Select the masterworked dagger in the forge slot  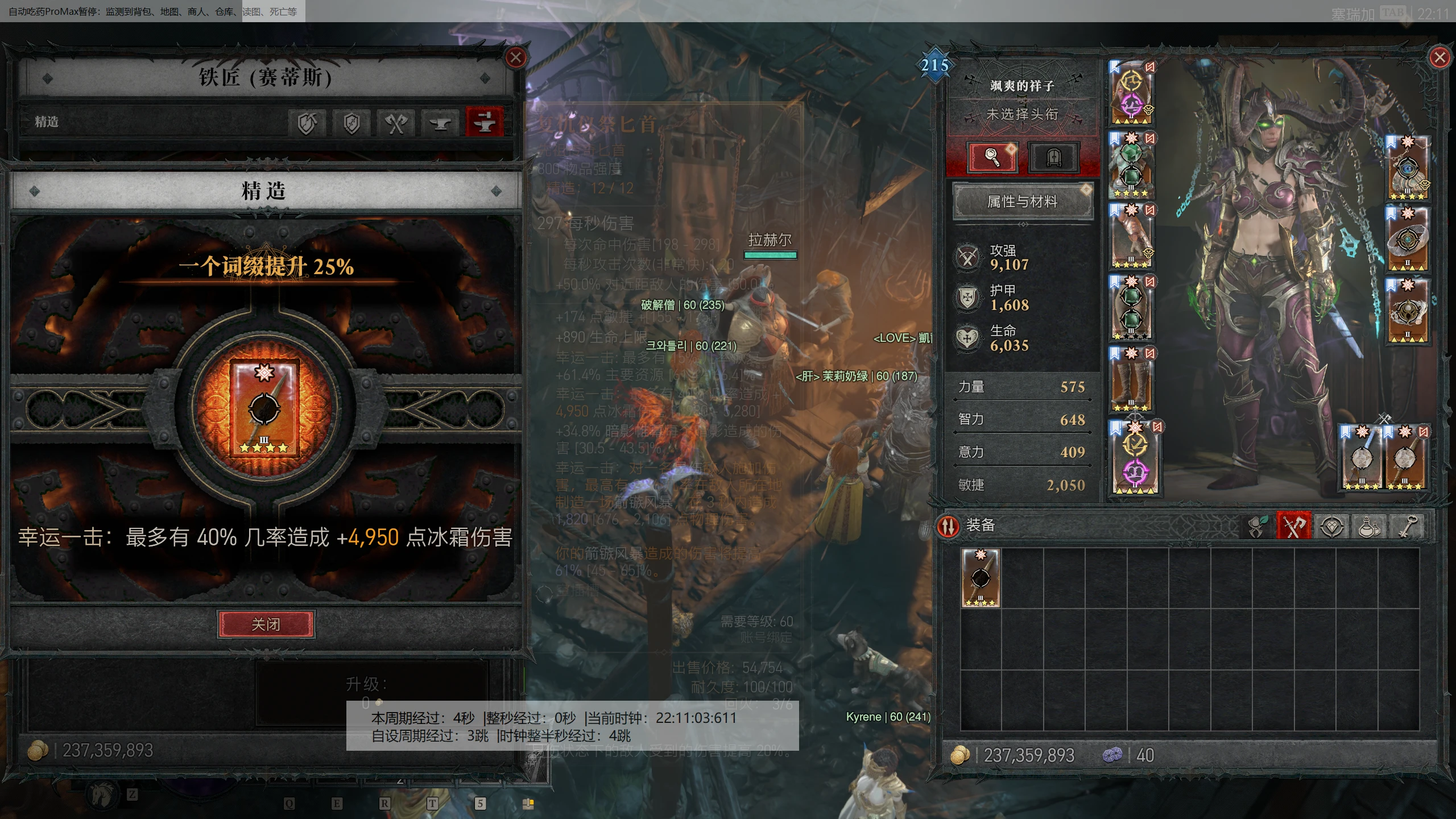coord(264,408)
